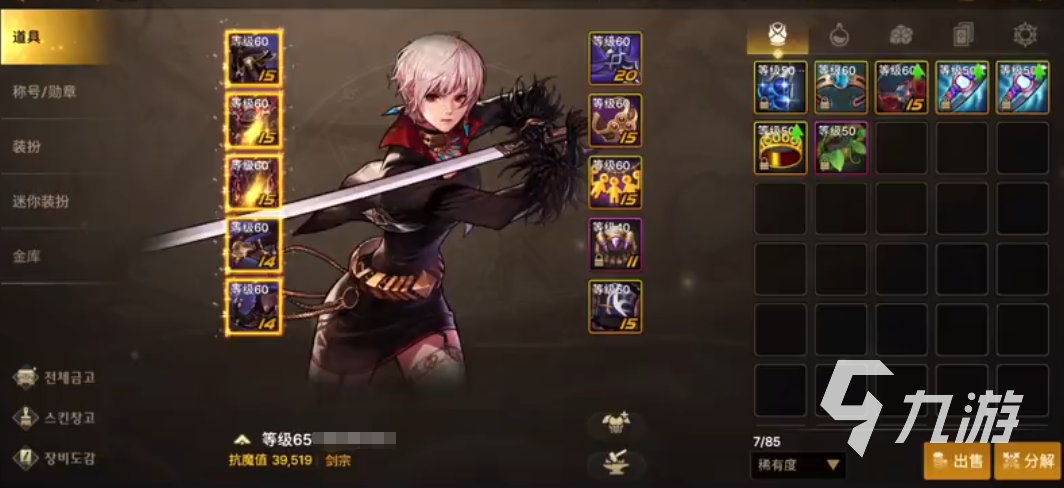Select the equipped crescent moon item slot
The image size is (1064, 488).
[615, 307]
